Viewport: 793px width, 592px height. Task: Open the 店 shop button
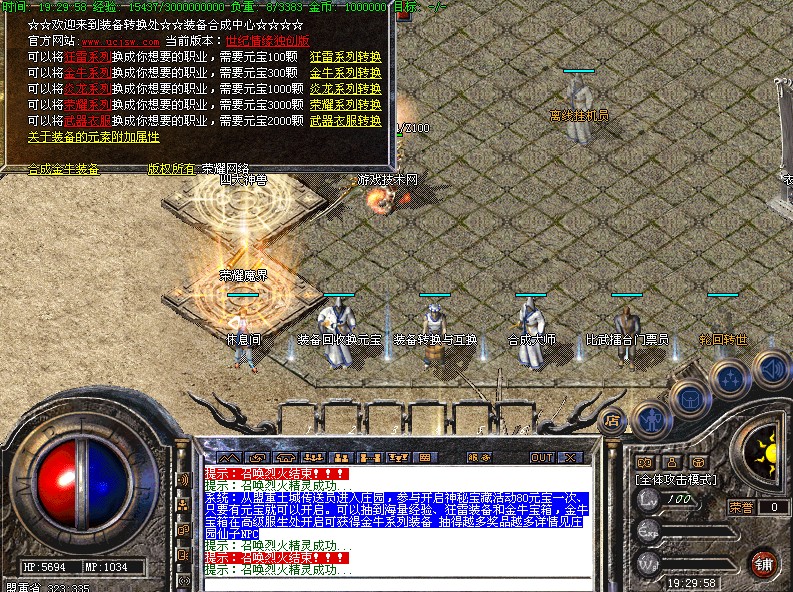(614, 420)
